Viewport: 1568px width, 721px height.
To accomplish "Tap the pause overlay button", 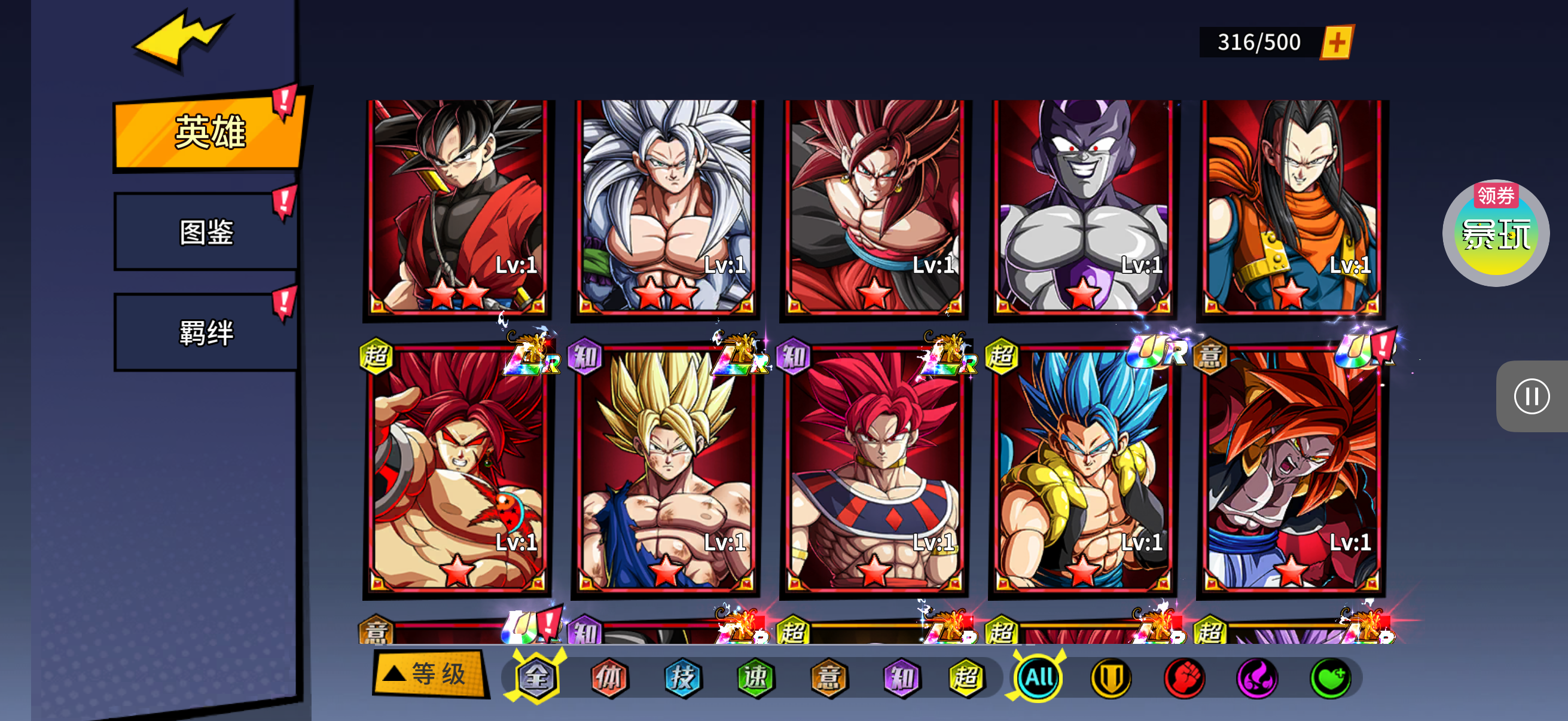I will (1531, 397).
